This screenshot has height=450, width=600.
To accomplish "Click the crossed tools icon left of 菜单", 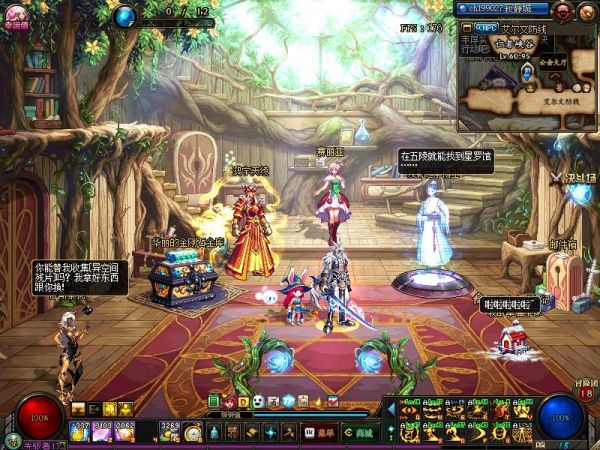I will (x=287, y=432).
